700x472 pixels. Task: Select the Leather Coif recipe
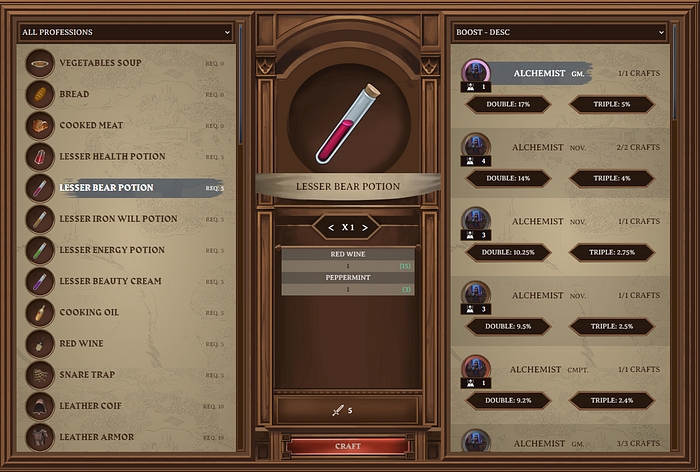92,406
